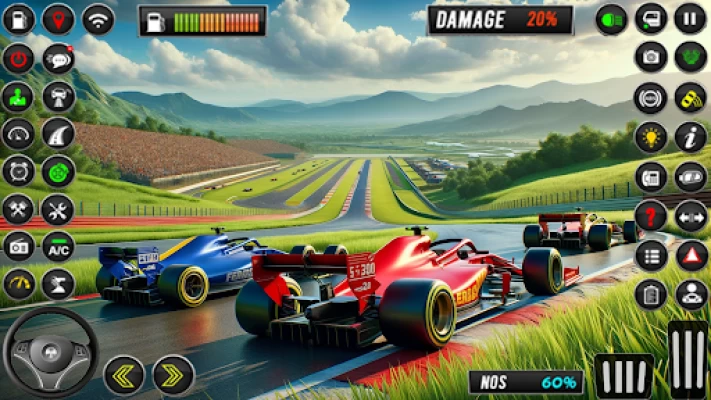Open the red question mark help
This screenshot has height=400, width=711.
pos(651,215)
